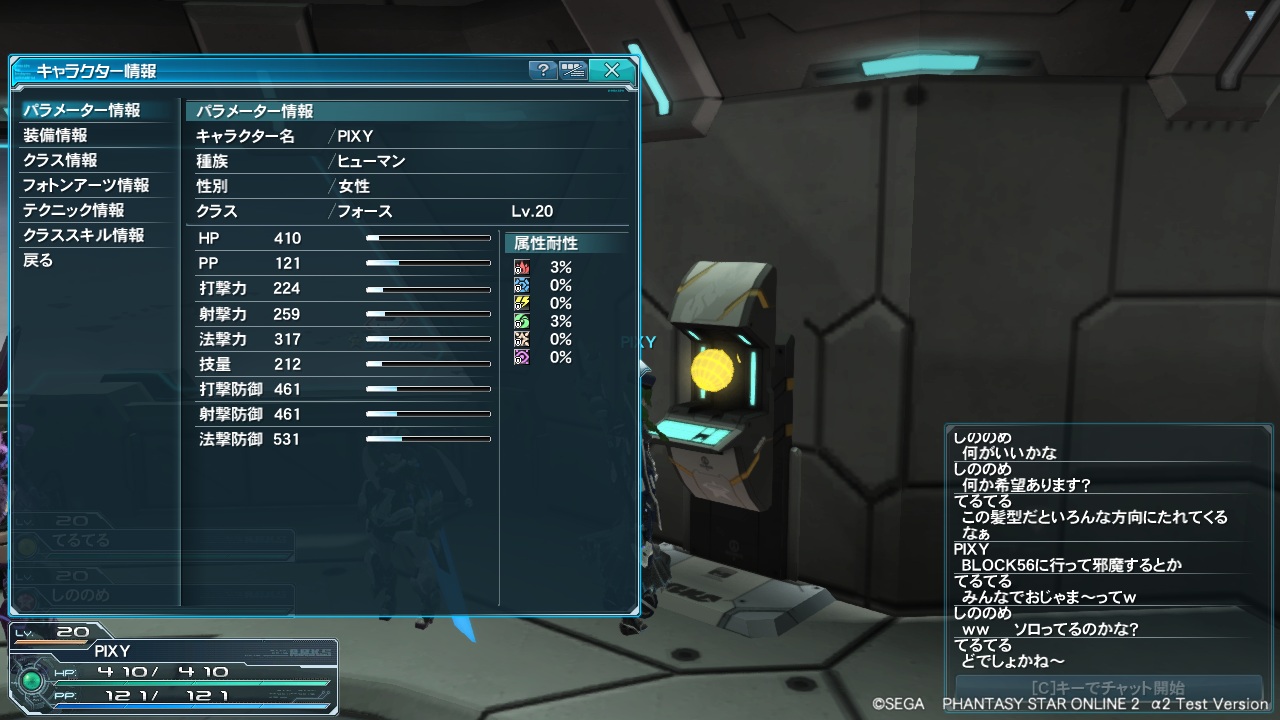The width and height of the screenshot is (1280, 720).
Task: Go back with the 戻る option
Action: [x=38, y=260]
